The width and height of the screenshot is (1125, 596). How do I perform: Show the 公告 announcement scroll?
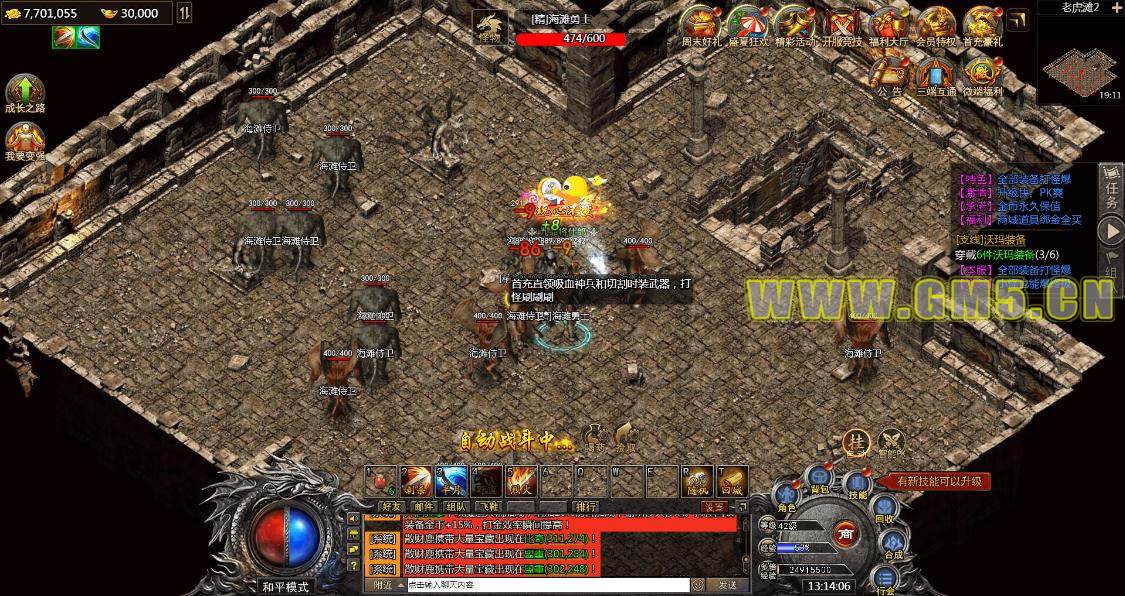(889, 74)
